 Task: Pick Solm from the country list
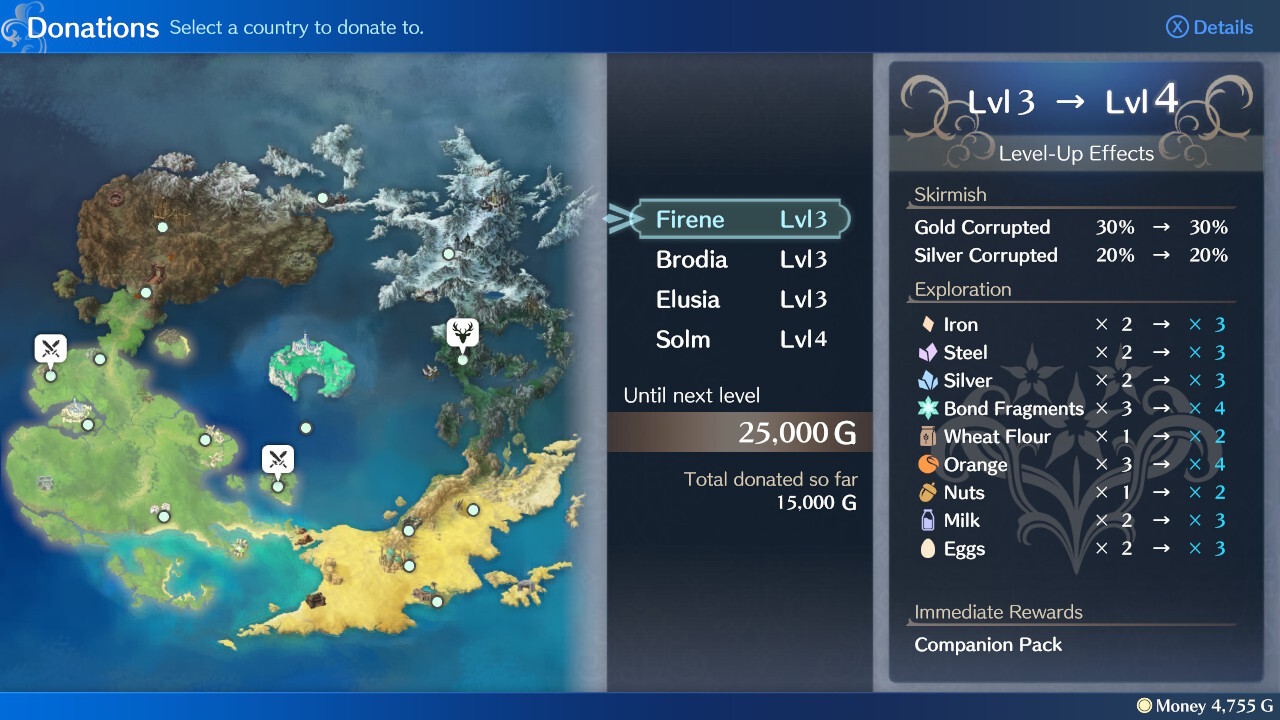point(740,340)
